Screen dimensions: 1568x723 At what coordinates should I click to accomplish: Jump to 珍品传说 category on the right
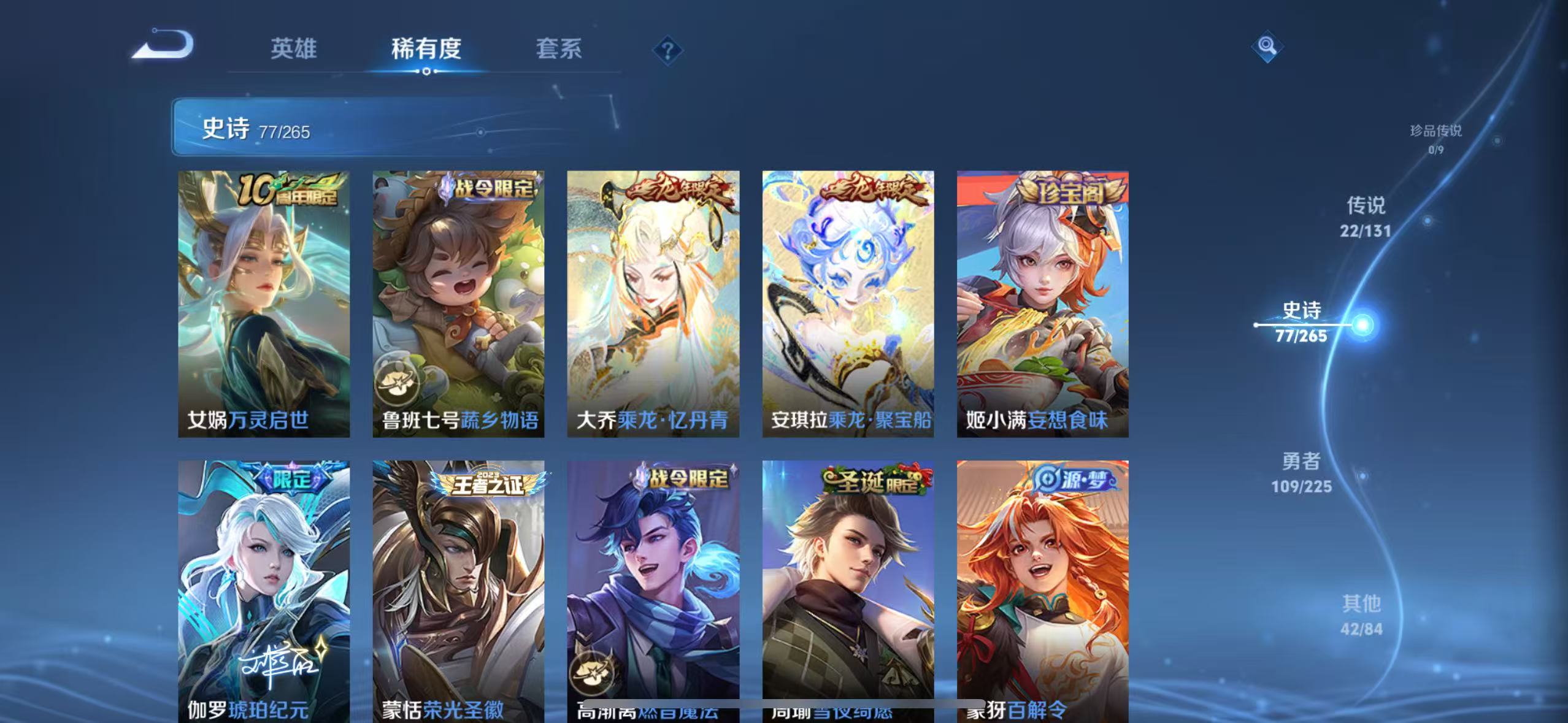(x=1436, y=138)
